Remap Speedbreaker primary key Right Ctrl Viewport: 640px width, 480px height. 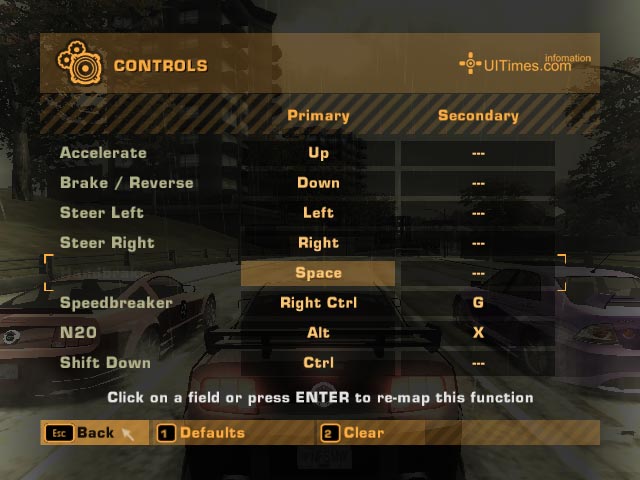coord(318,303)
